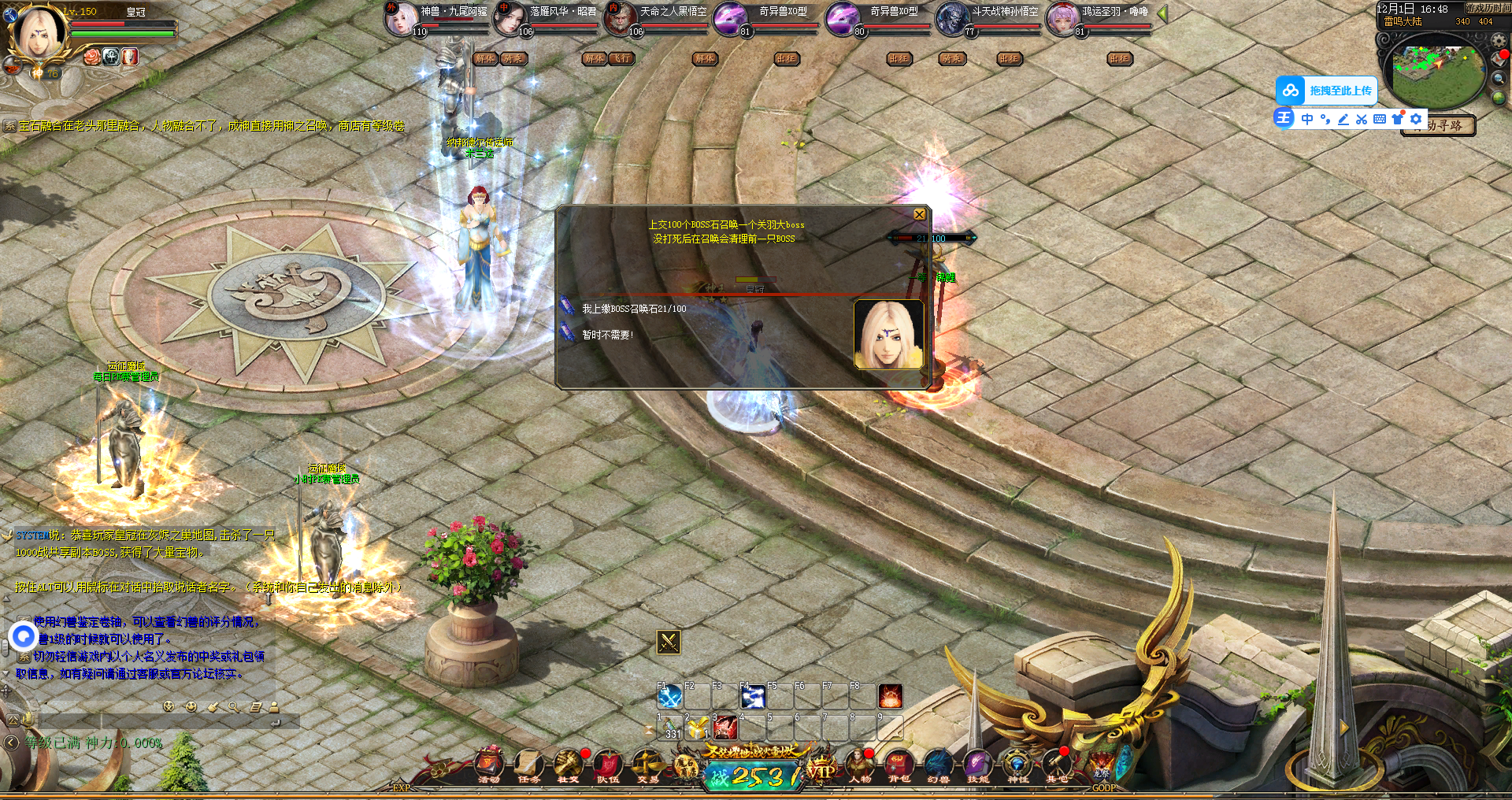Open the 技能 skills book
Viewport: 1512px width, 800px height.
[x=977, y=765]
